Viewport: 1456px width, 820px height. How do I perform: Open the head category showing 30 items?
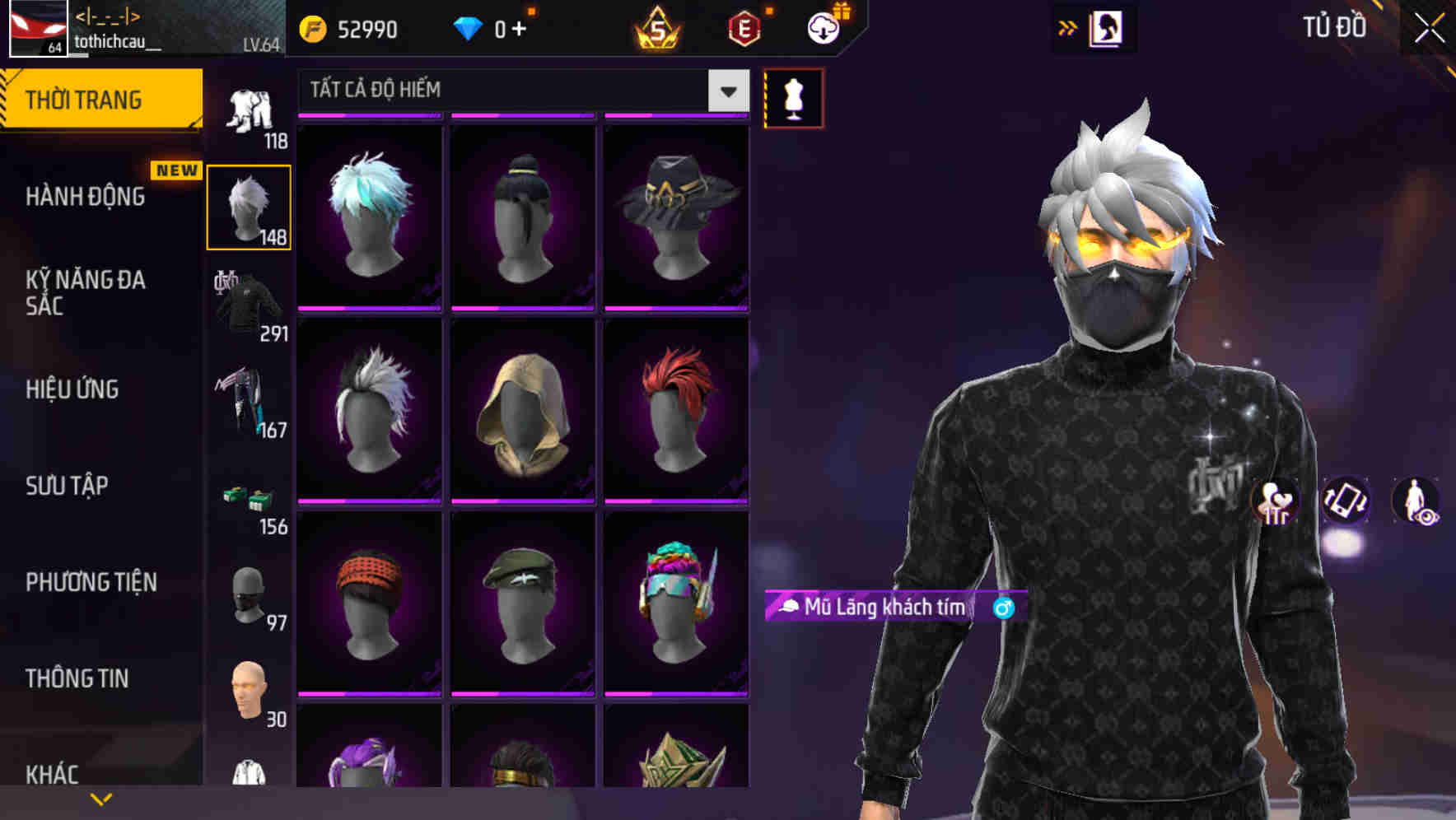pyautogui.click(x=250, y=696)
